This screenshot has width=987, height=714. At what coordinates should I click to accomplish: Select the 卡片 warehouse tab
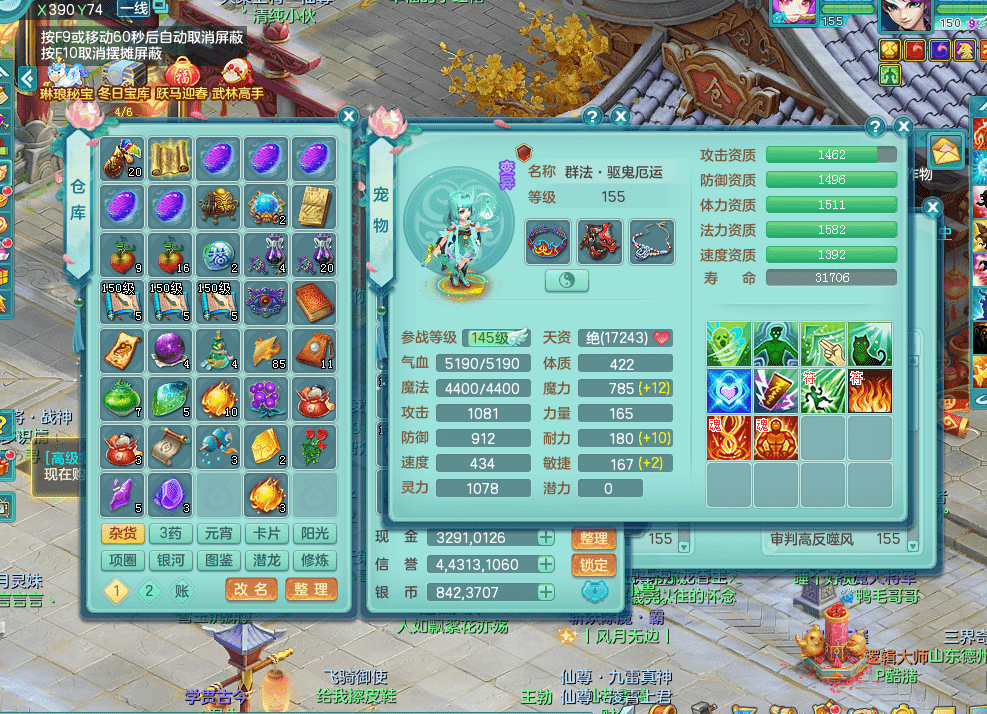coord(266,534)
